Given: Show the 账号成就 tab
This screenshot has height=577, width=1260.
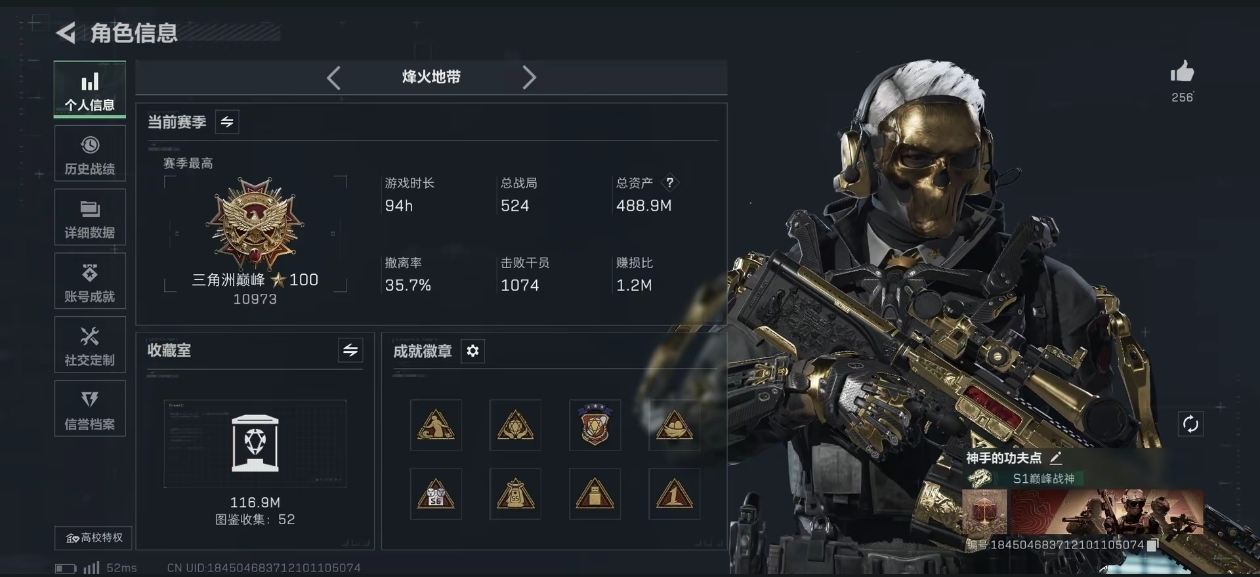Looking at the screenshot, I should click(x=90, y=282).
